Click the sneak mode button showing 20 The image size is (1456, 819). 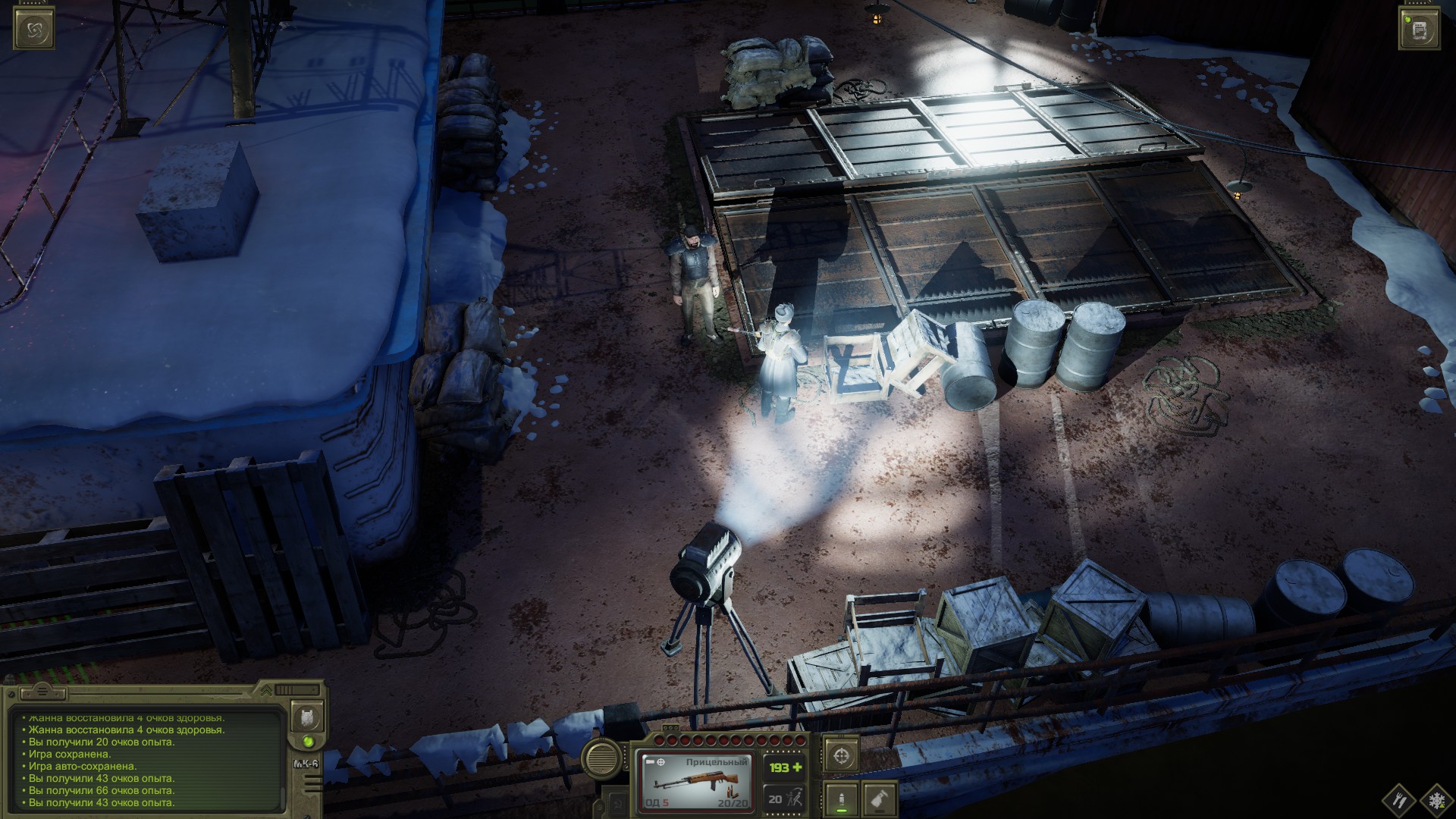click(x=783, y=799)
